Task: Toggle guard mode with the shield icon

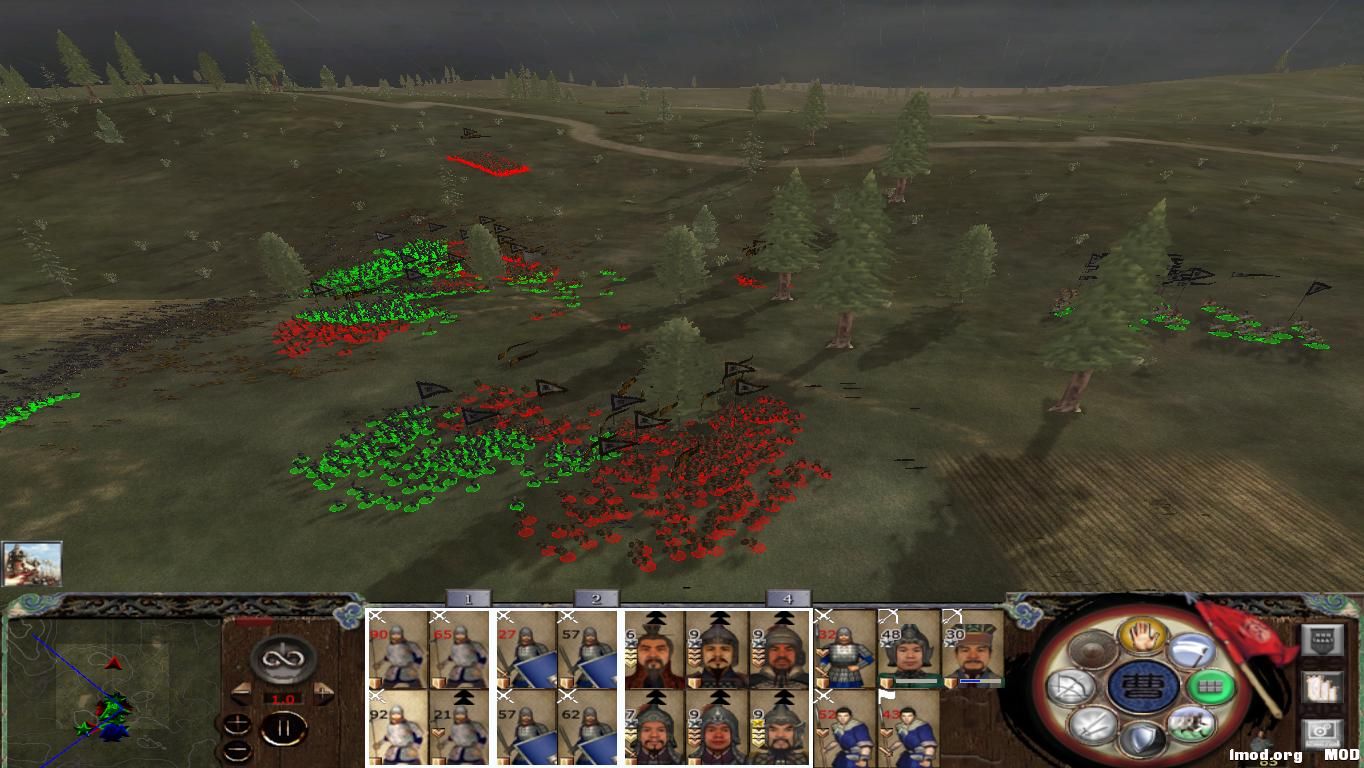Action: (1144, 738)
